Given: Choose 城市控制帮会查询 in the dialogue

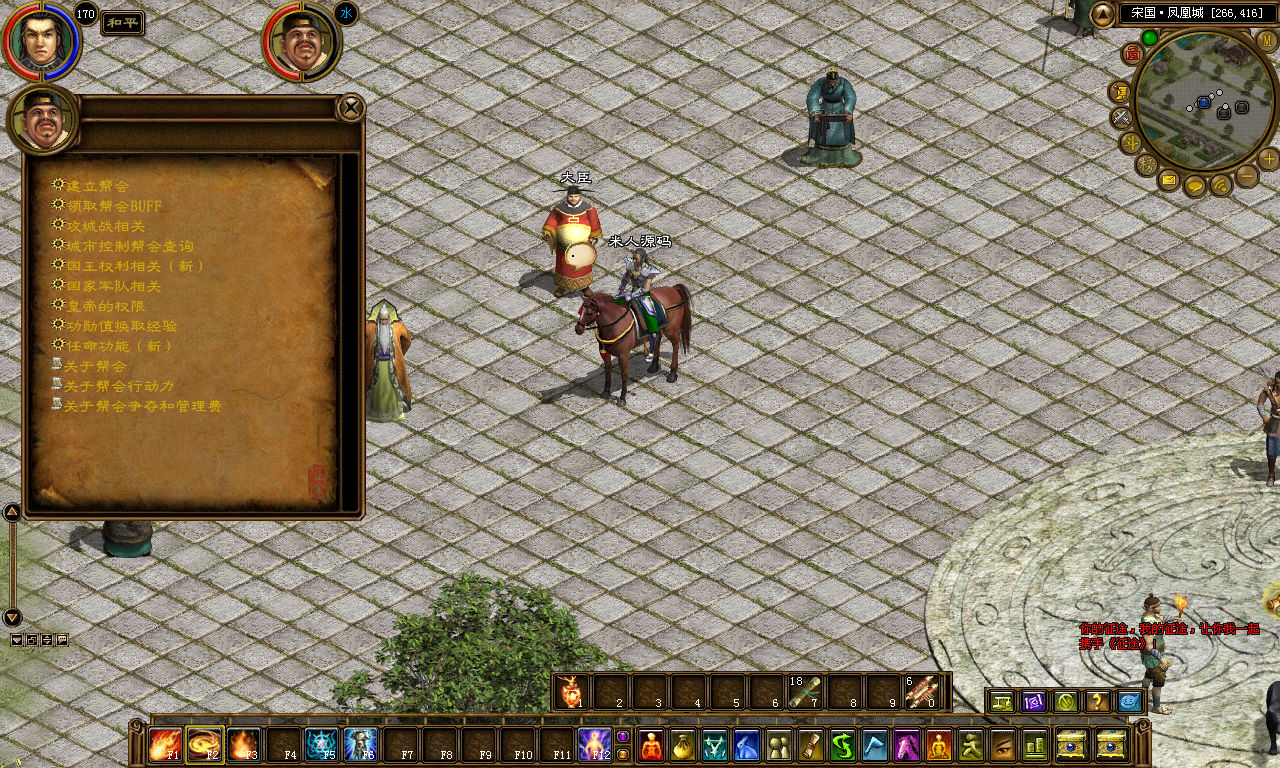Looking at the screenshot, I should 130,246.
